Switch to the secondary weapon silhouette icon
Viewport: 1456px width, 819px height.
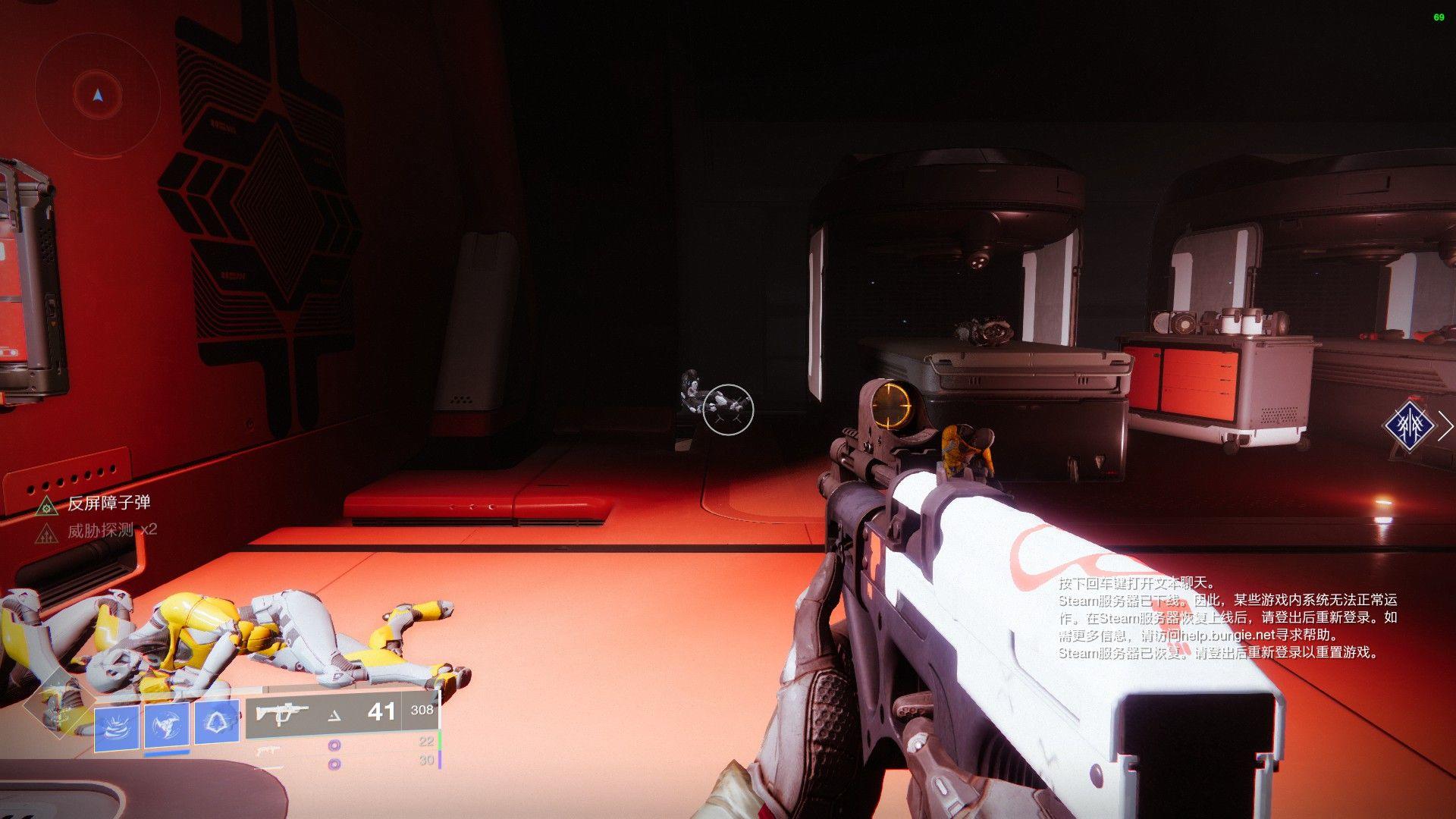tap(267, 751)
